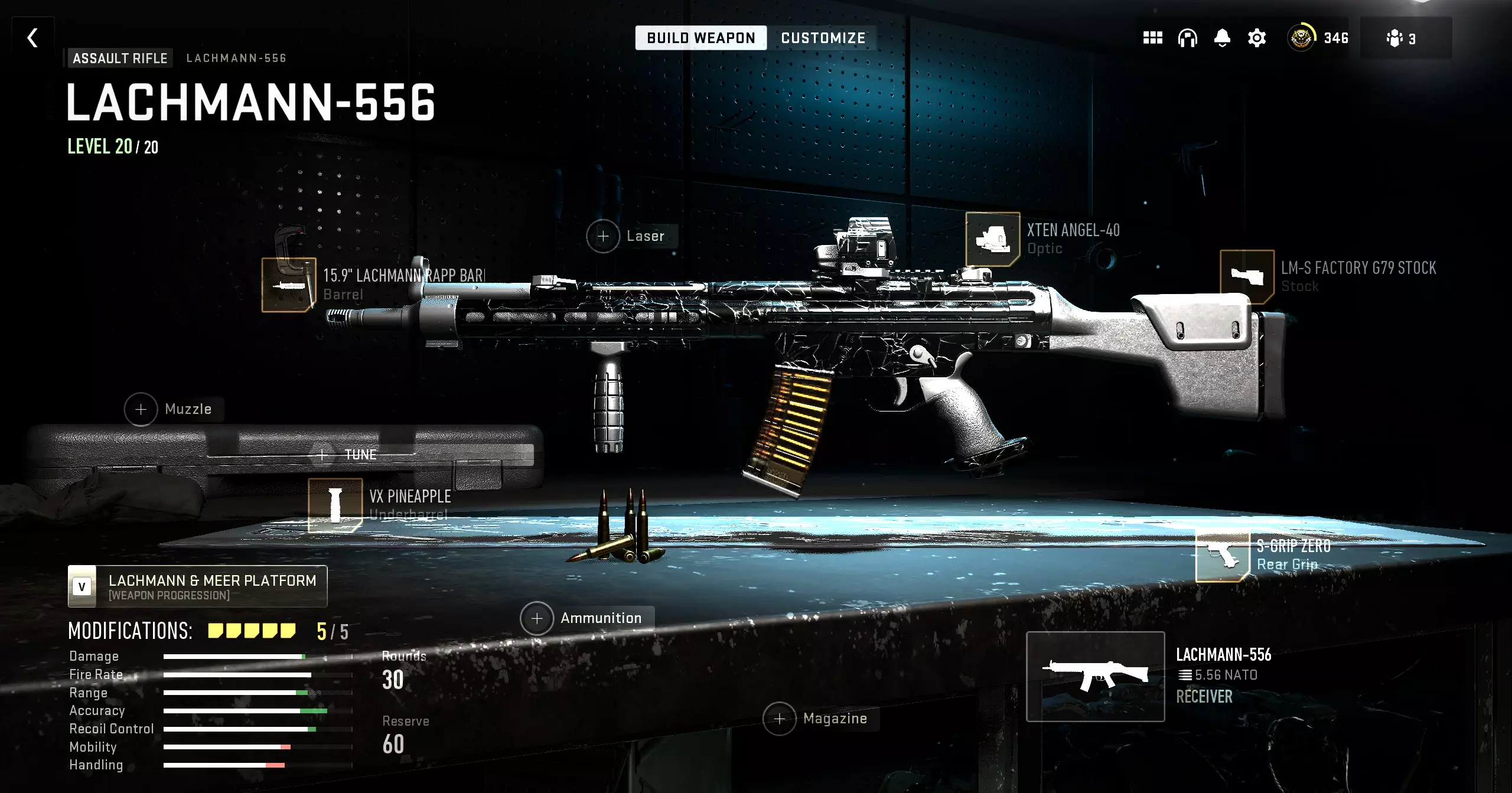Switch to the Customize tab
The image size is (1512, 793).
pyautogui.click(x=823, y=38)
